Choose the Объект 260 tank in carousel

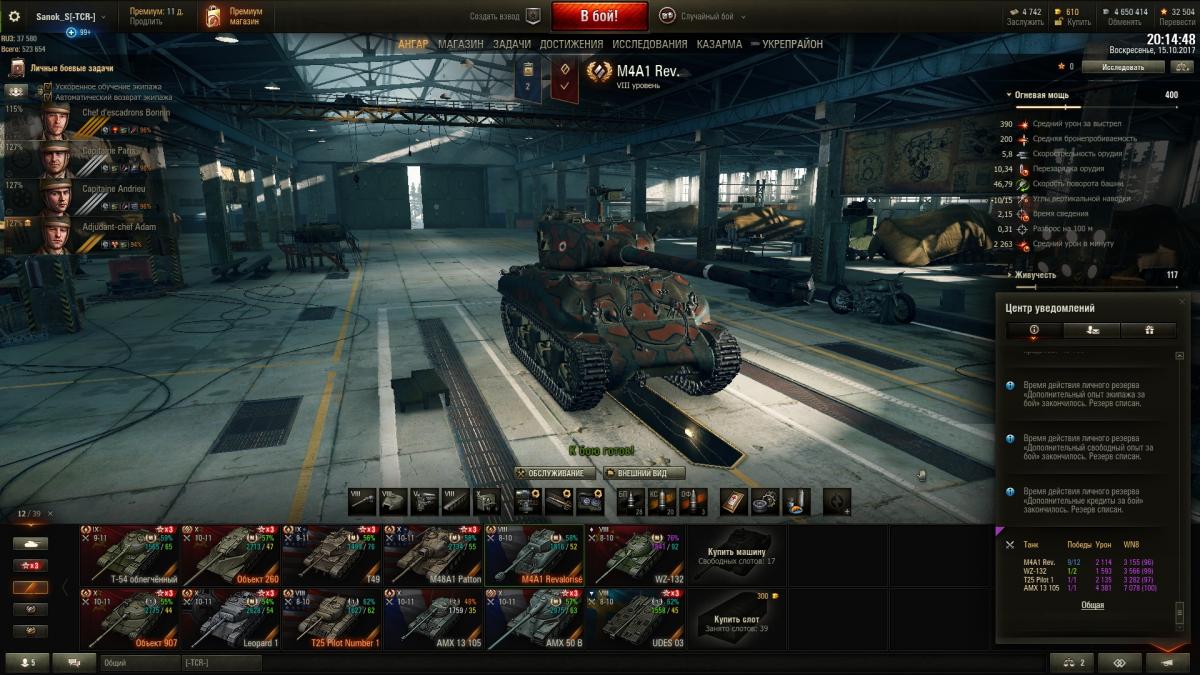pos(231,556)
